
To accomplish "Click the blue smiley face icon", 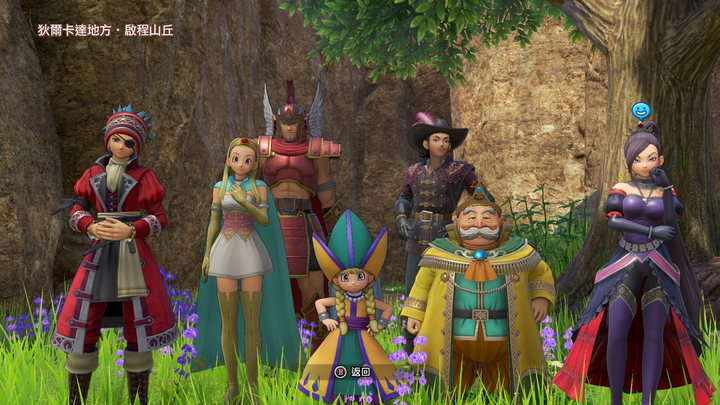I will point(641,110).
